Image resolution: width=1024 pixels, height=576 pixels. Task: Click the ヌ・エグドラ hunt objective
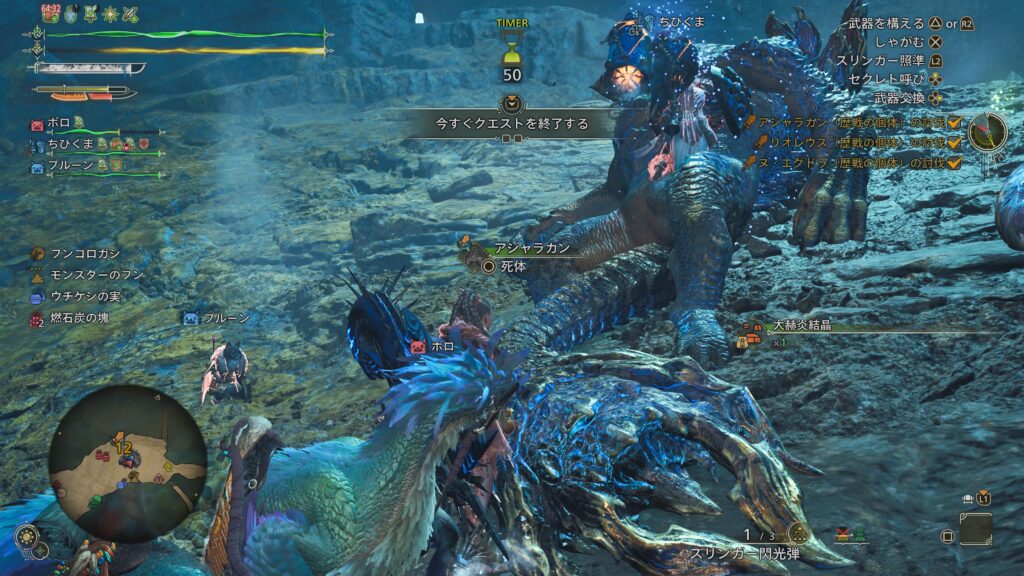850,162
